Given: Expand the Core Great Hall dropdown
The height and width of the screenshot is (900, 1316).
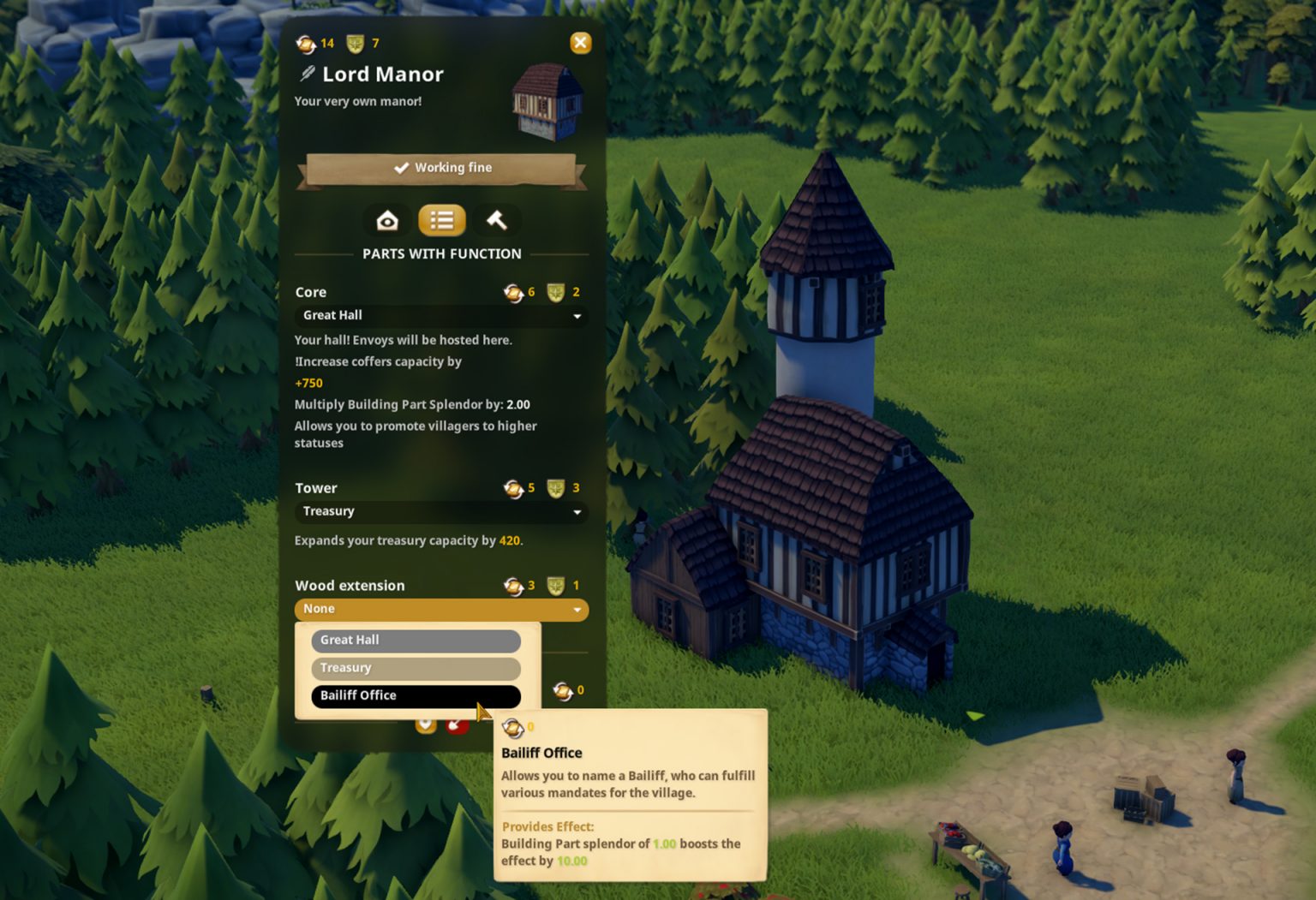Looking at the screenshot, I should (x=440, y=316).
